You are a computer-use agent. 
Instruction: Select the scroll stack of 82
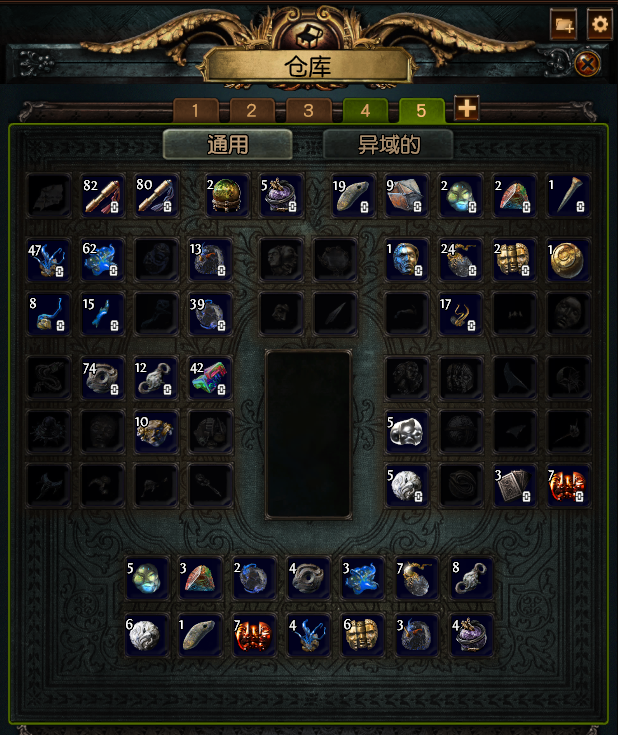pyautogui.click(x=103, y=195)
